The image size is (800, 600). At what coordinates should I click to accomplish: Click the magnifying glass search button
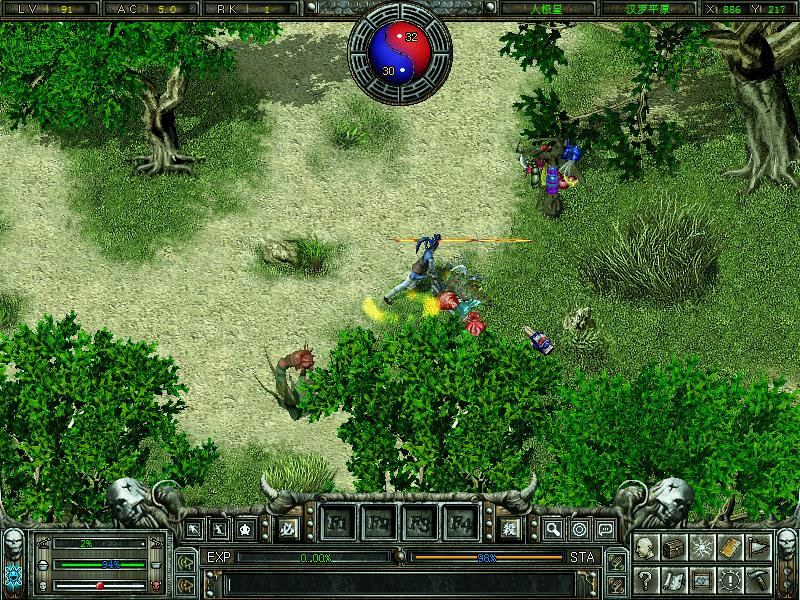point(553,528)
